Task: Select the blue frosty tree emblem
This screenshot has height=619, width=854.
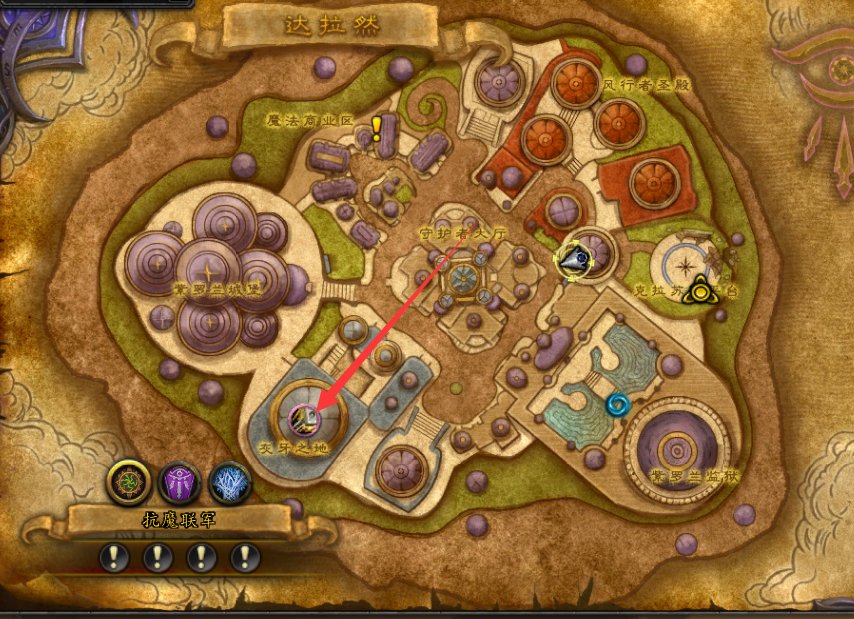Action: click(230, 482)
